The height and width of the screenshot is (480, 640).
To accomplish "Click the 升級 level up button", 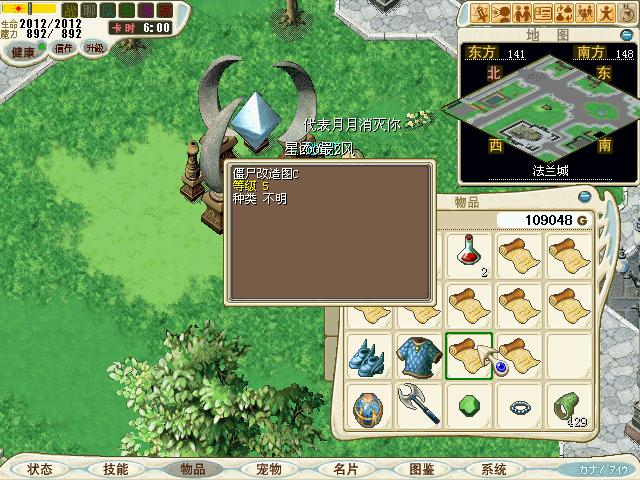I will [94, 48].
